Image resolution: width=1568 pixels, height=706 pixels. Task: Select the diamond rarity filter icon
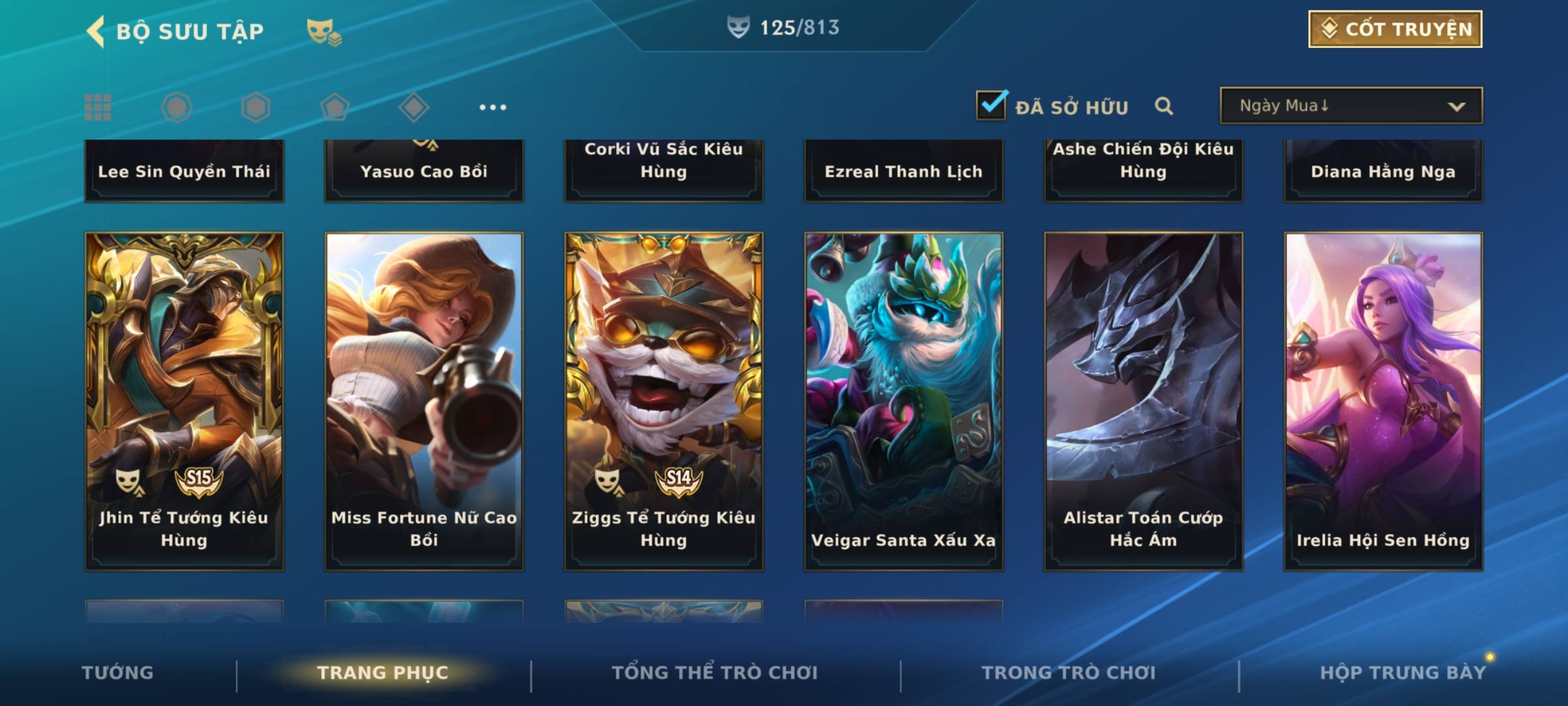click(x=414, y=107)
